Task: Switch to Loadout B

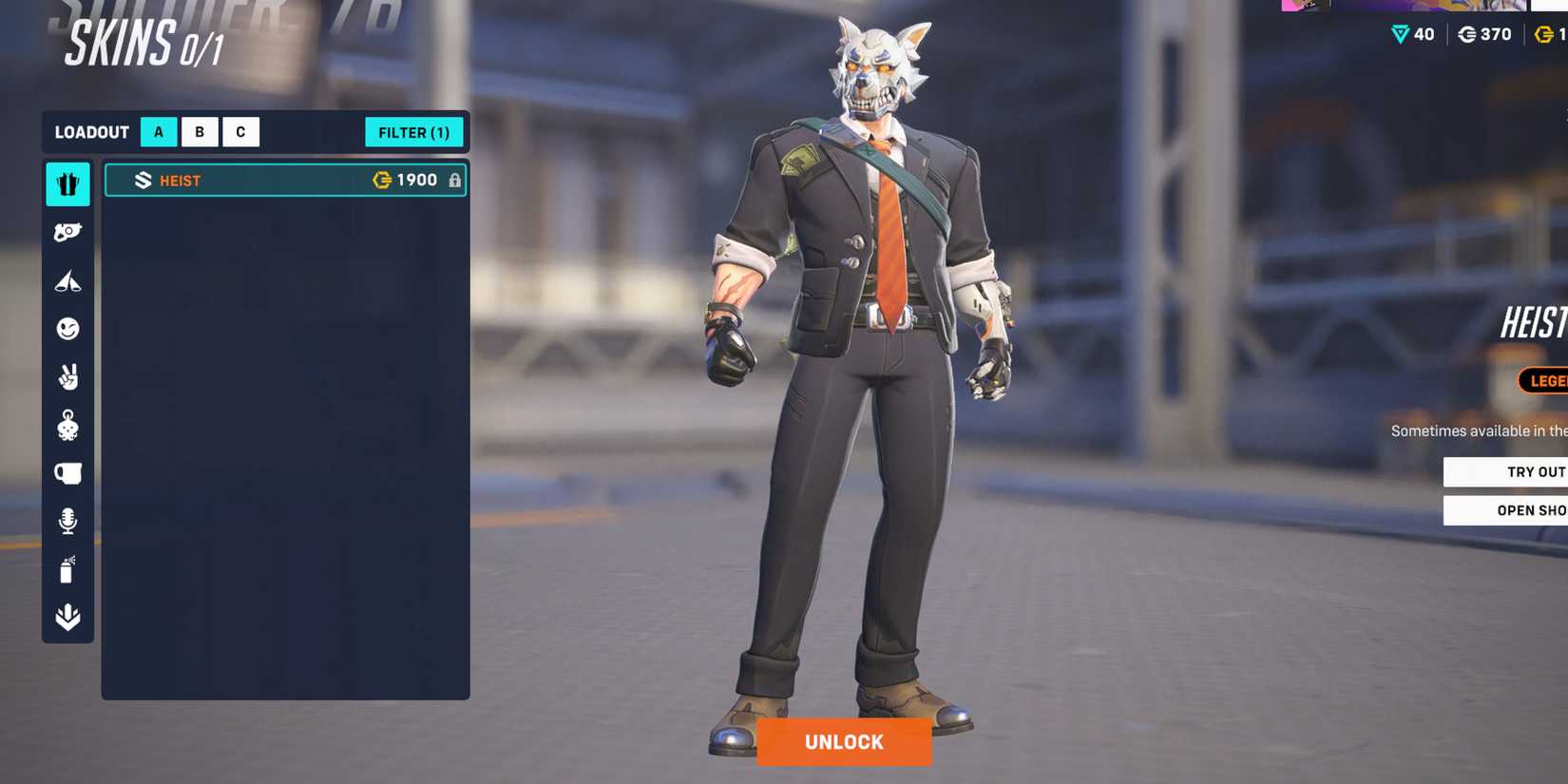Action: pyautogui.click(x=199, y=131)
